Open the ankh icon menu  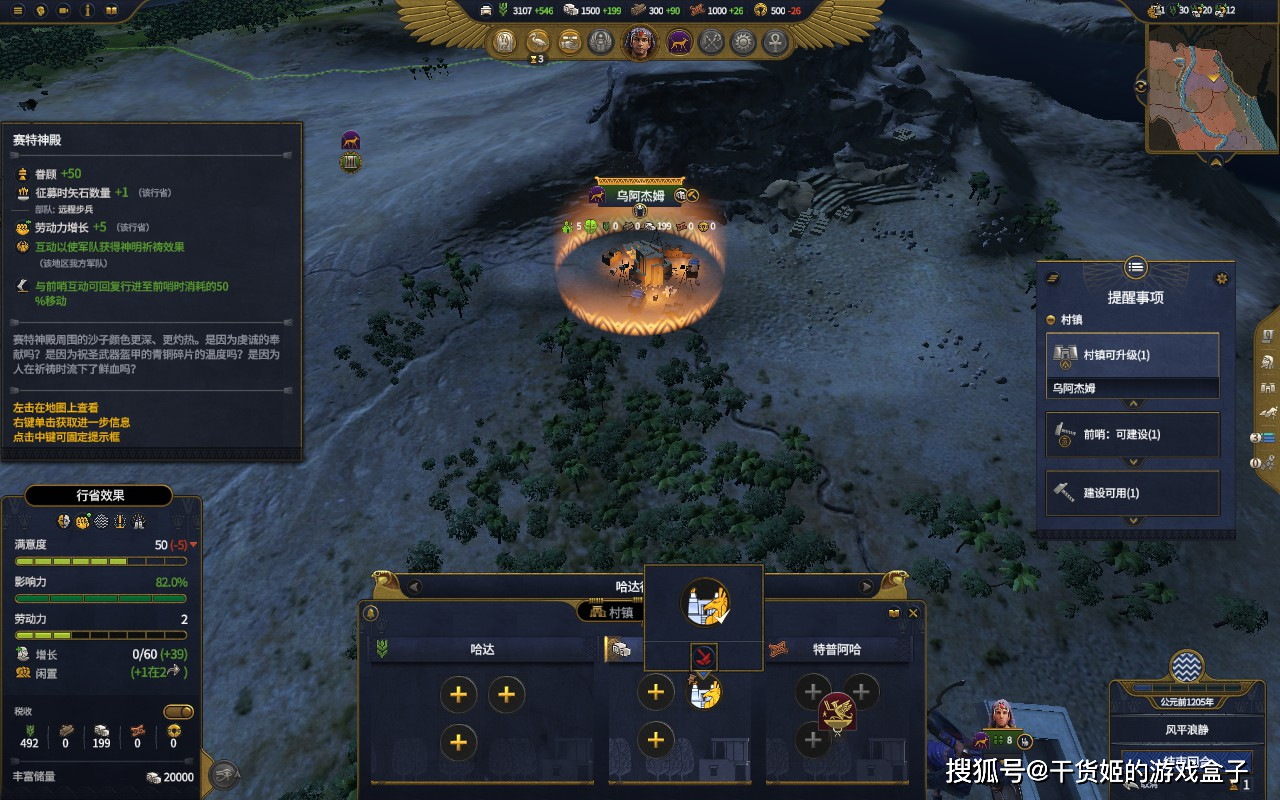(774, 42)
